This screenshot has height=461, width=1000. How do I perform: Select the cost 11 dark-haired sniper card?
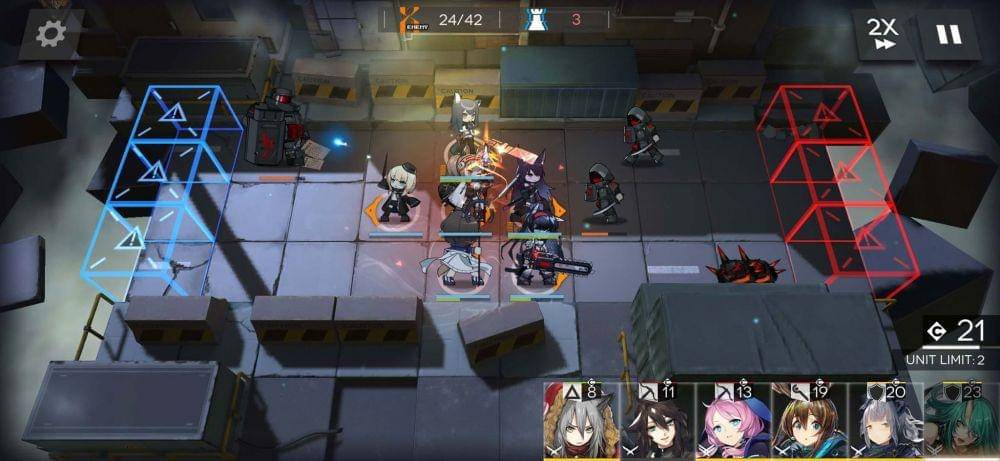tap(657, 421)
